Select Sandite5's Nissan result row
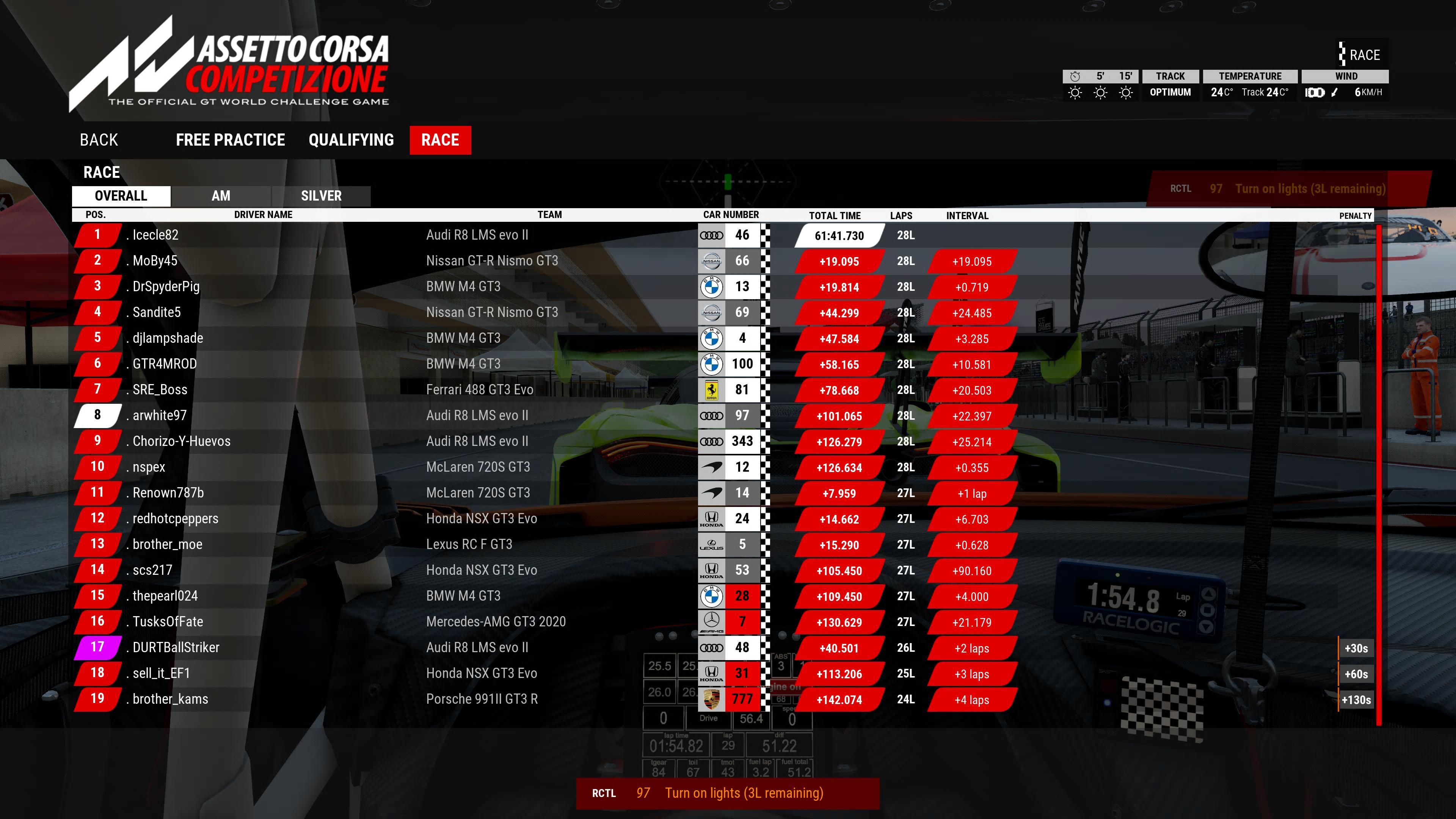 coord(157,312)
